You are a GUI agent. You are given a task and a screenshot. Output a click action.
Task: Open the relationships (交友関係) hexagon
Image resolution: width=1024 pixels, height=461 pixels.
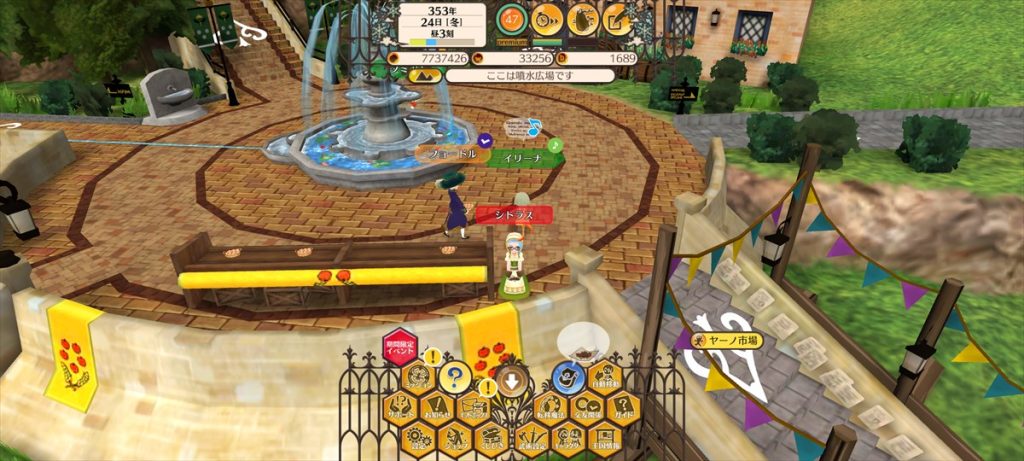(x=586, y=409)
